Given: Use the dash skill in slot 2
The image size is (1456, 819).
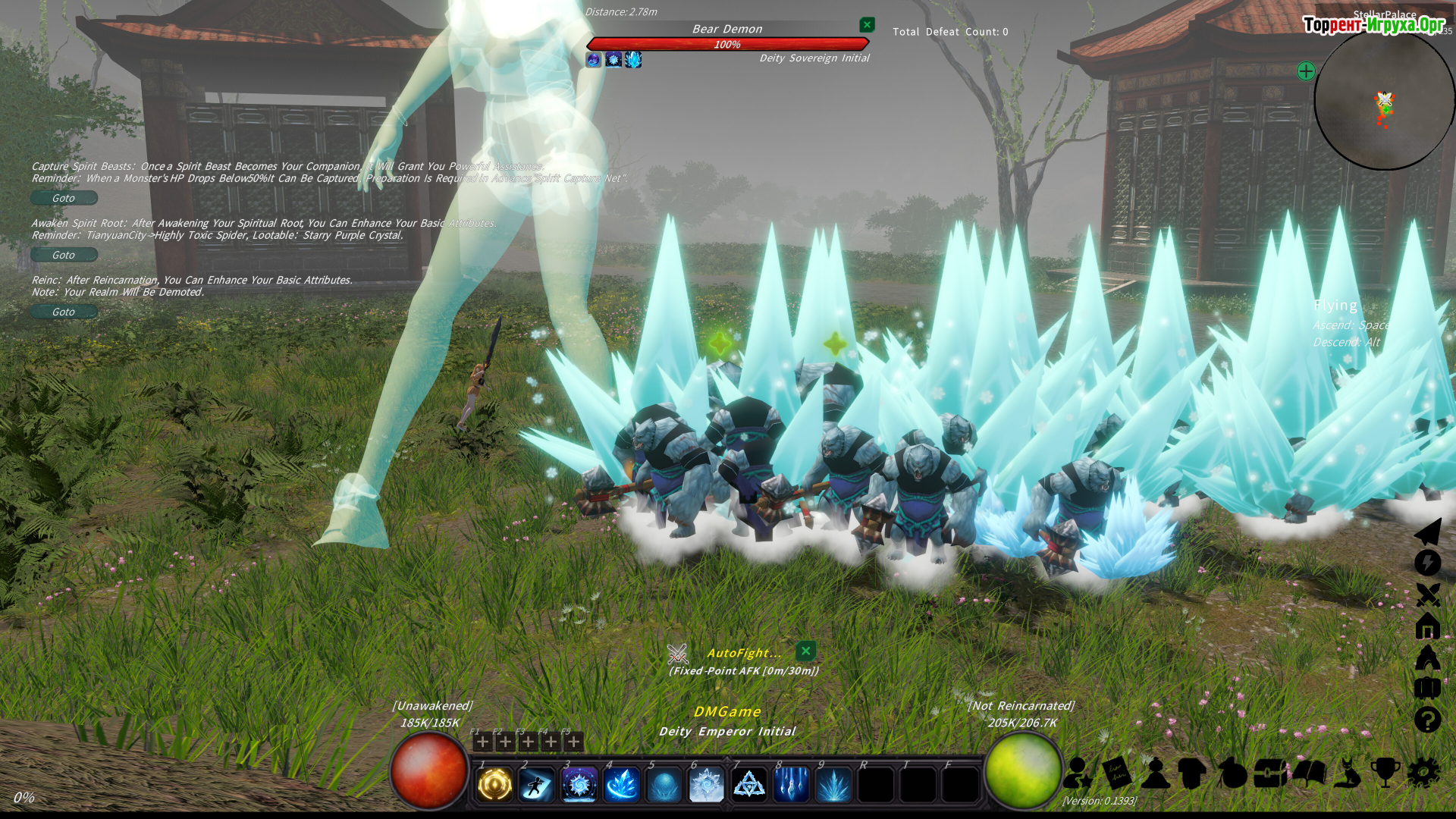Looking at the screenshot, I should [537, 785].
